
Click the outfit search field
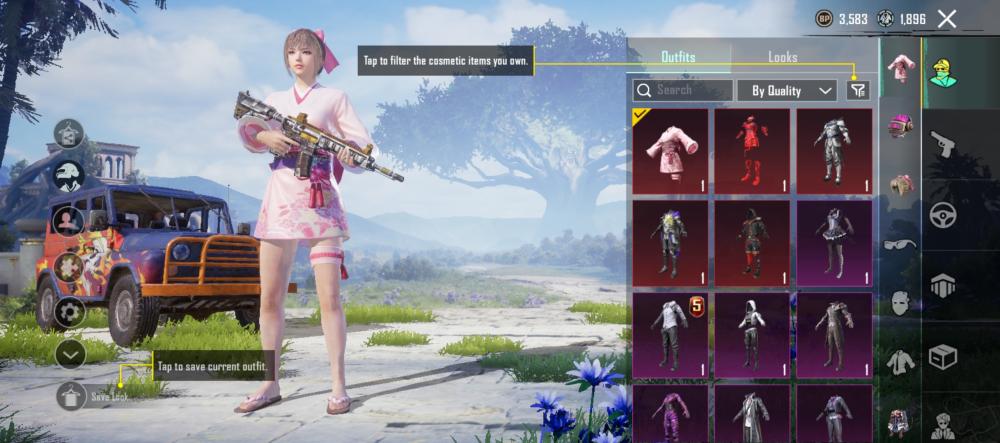(x=683, y=90)
